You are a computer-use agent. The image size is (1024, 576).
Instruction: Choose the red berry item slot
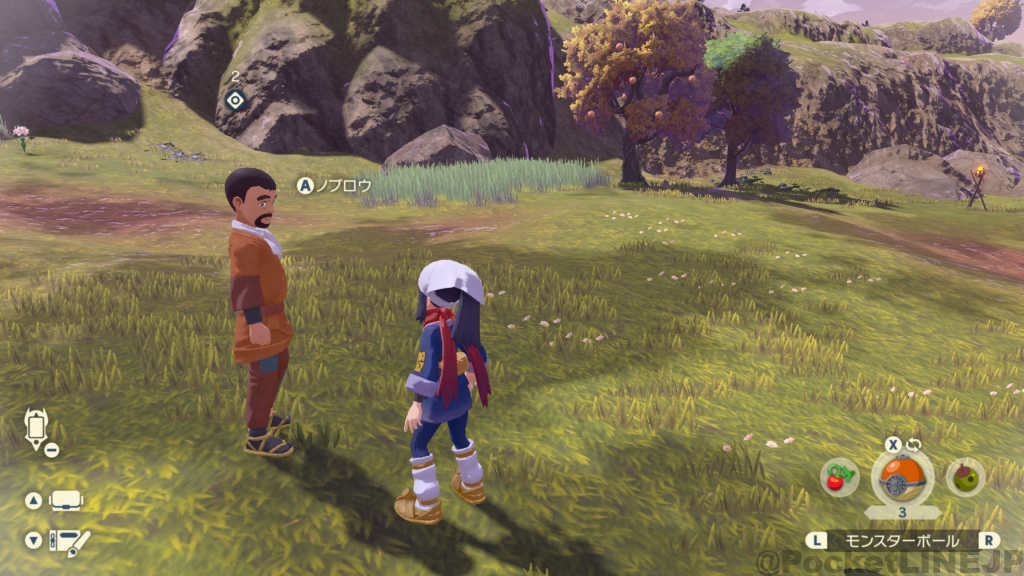click(838, 478)
